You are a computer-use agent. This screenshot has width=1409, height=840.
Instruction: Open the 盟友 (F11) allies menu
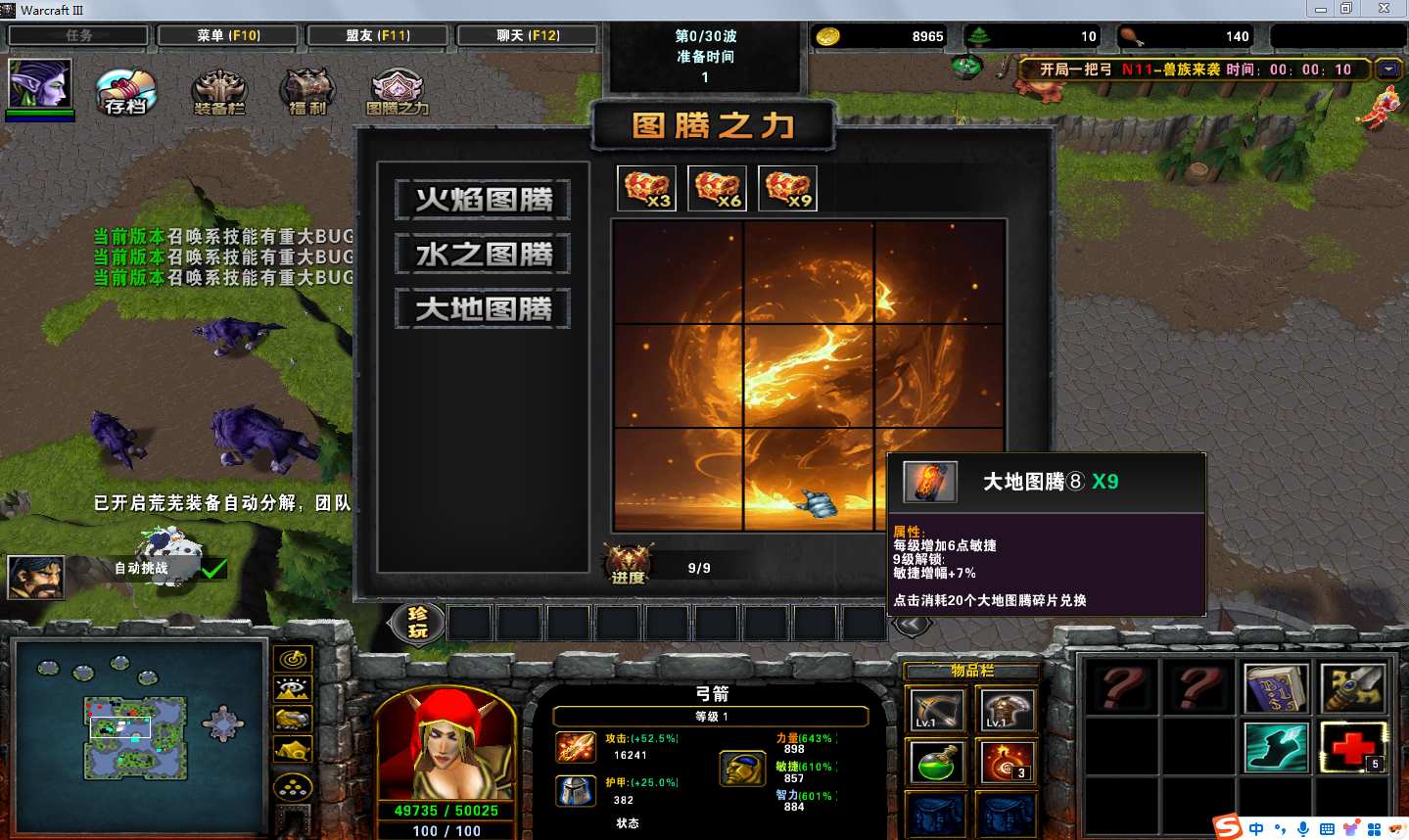[x=377, y=35]
